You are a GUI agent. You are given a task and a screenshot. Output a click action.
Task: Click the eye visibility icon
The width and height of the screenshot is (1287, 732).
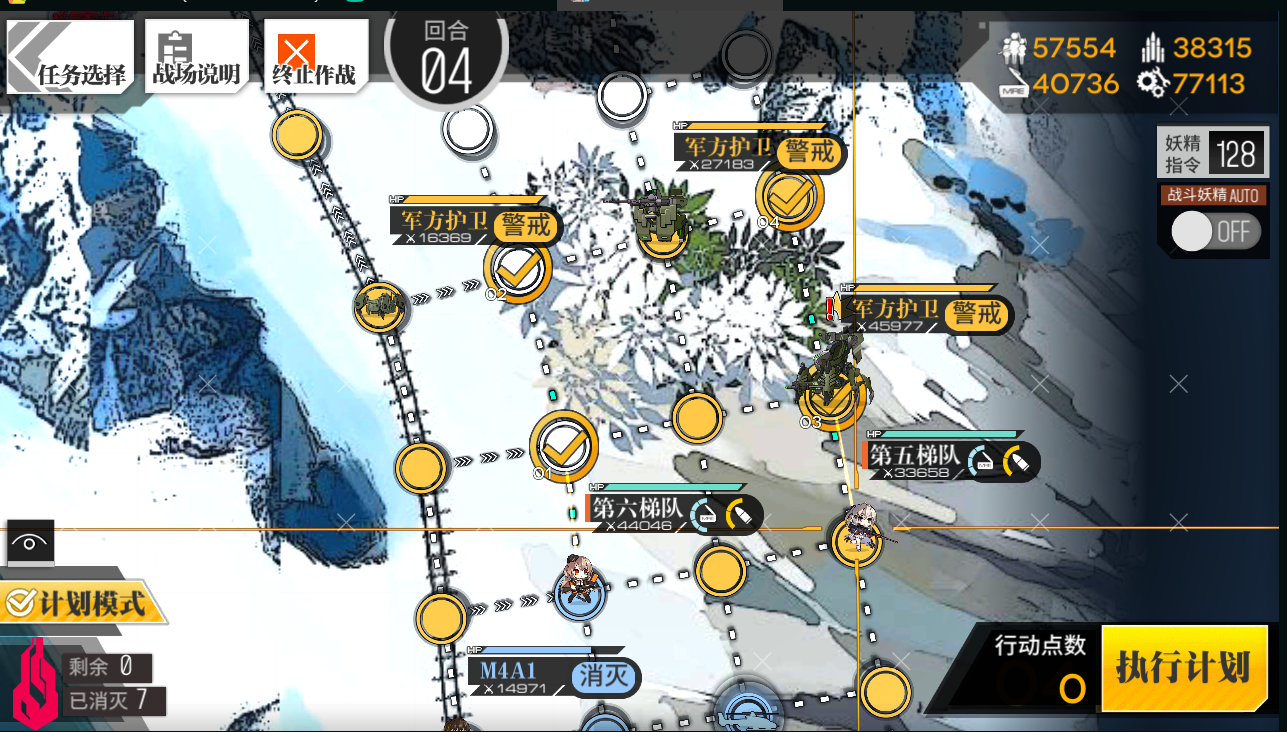(x=30, y=543)
